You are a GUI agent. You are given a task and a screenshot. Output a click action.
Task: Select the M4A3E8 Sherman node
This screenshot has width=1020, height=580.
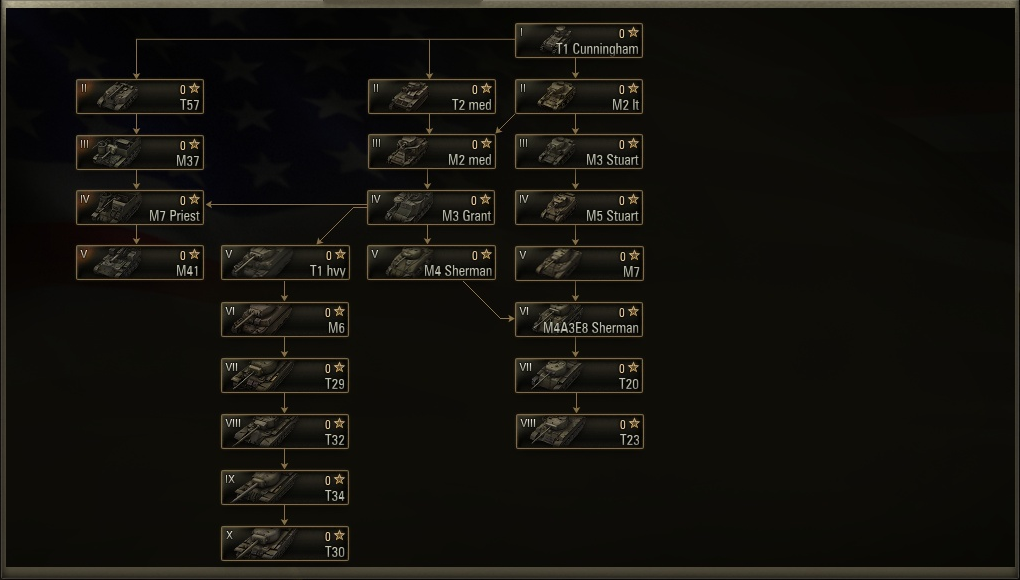pos(579,320)
